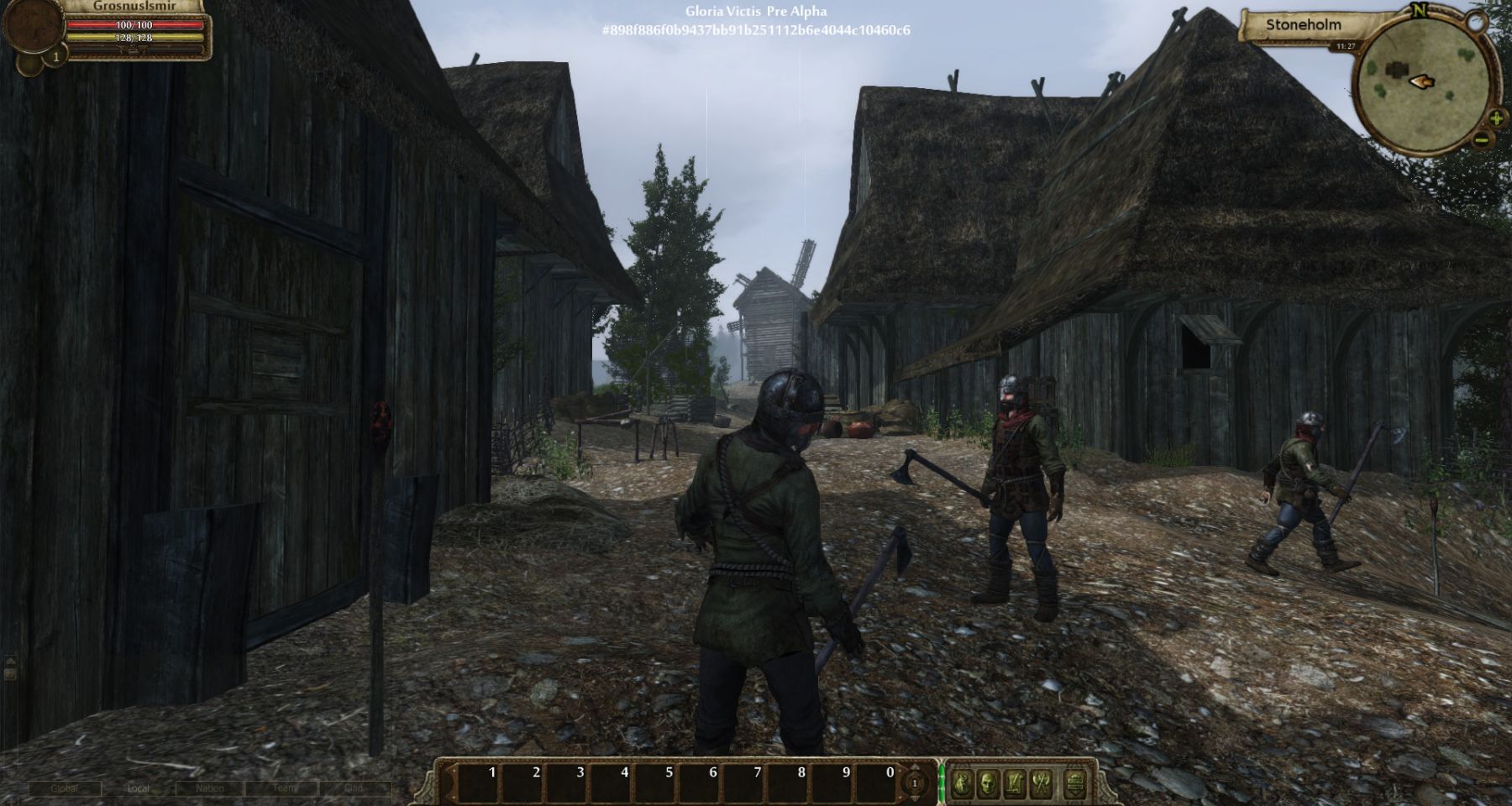Screen dimensions: 1512x806
Task: Choose the Clan chat tab
Action: click(354, 788)
